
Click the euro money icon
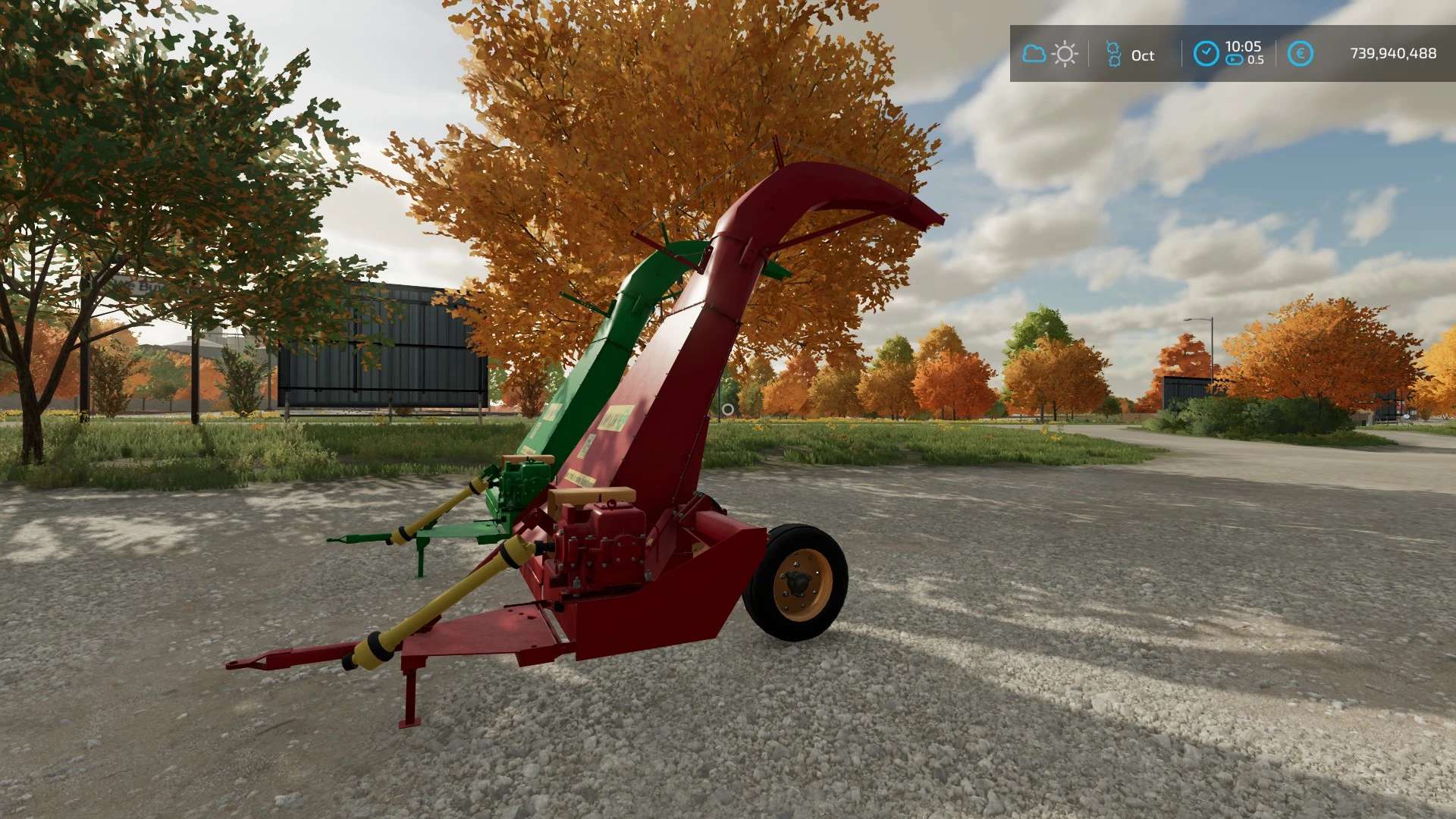point(1300,53)
